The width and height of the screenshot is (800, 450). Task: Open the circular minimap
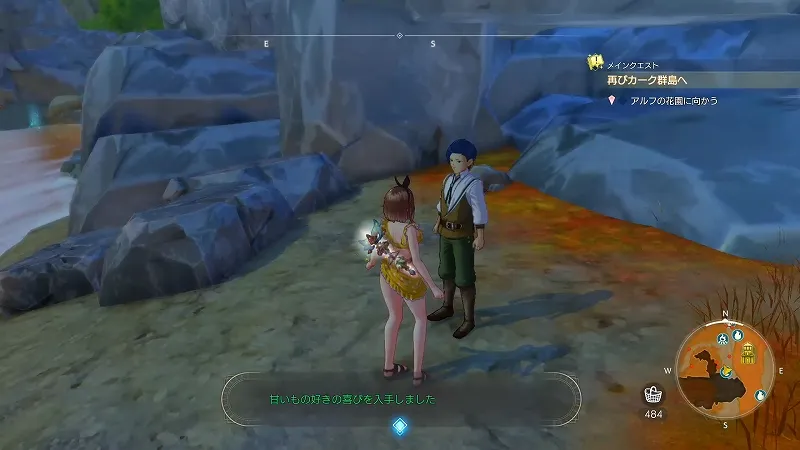tap(726, 363)
